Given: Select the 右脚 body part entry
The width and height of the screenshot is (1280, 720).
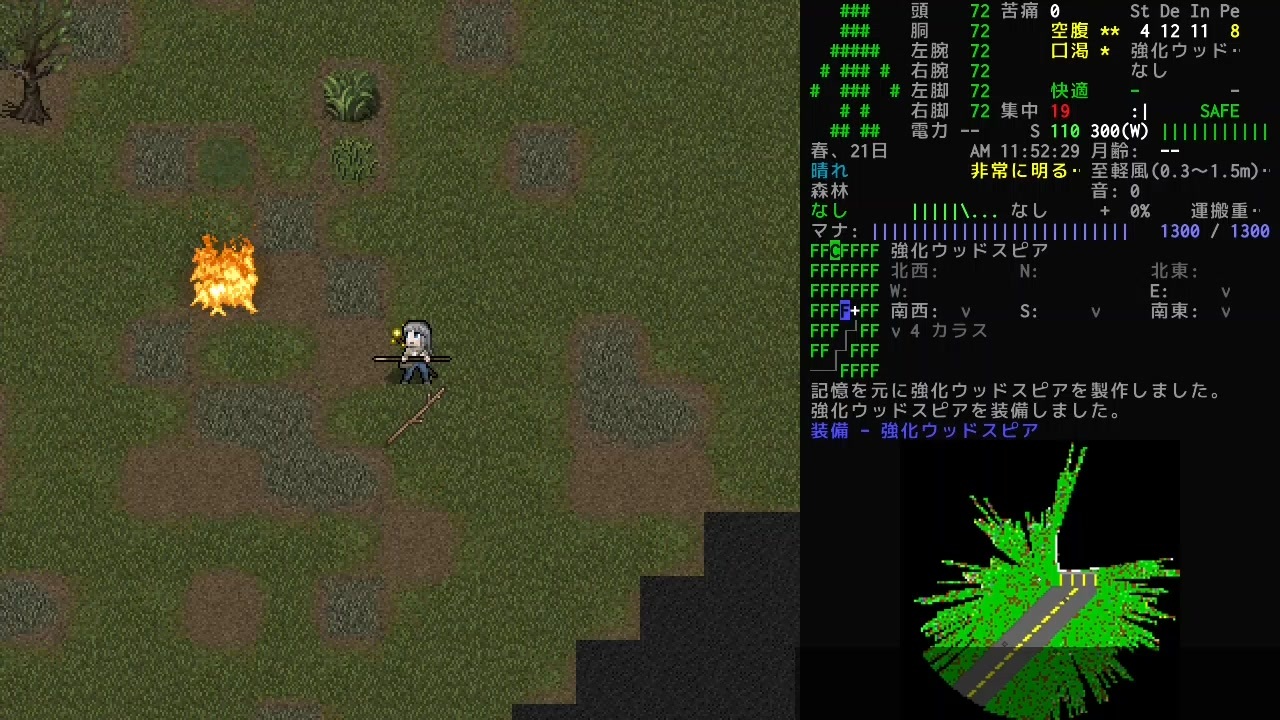Looking at the screenshot, I should click(x=930, y=111).
